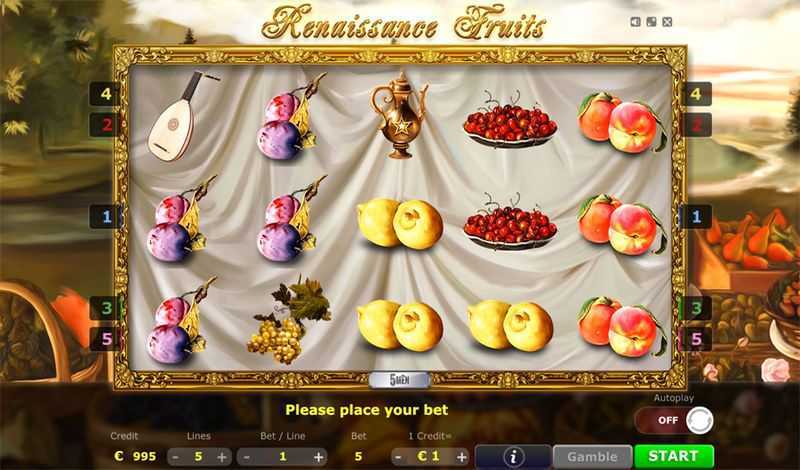The width and height of the screenshot is (800, 470).
Task: Decrease the number of Lines
Action: [176, 456]
